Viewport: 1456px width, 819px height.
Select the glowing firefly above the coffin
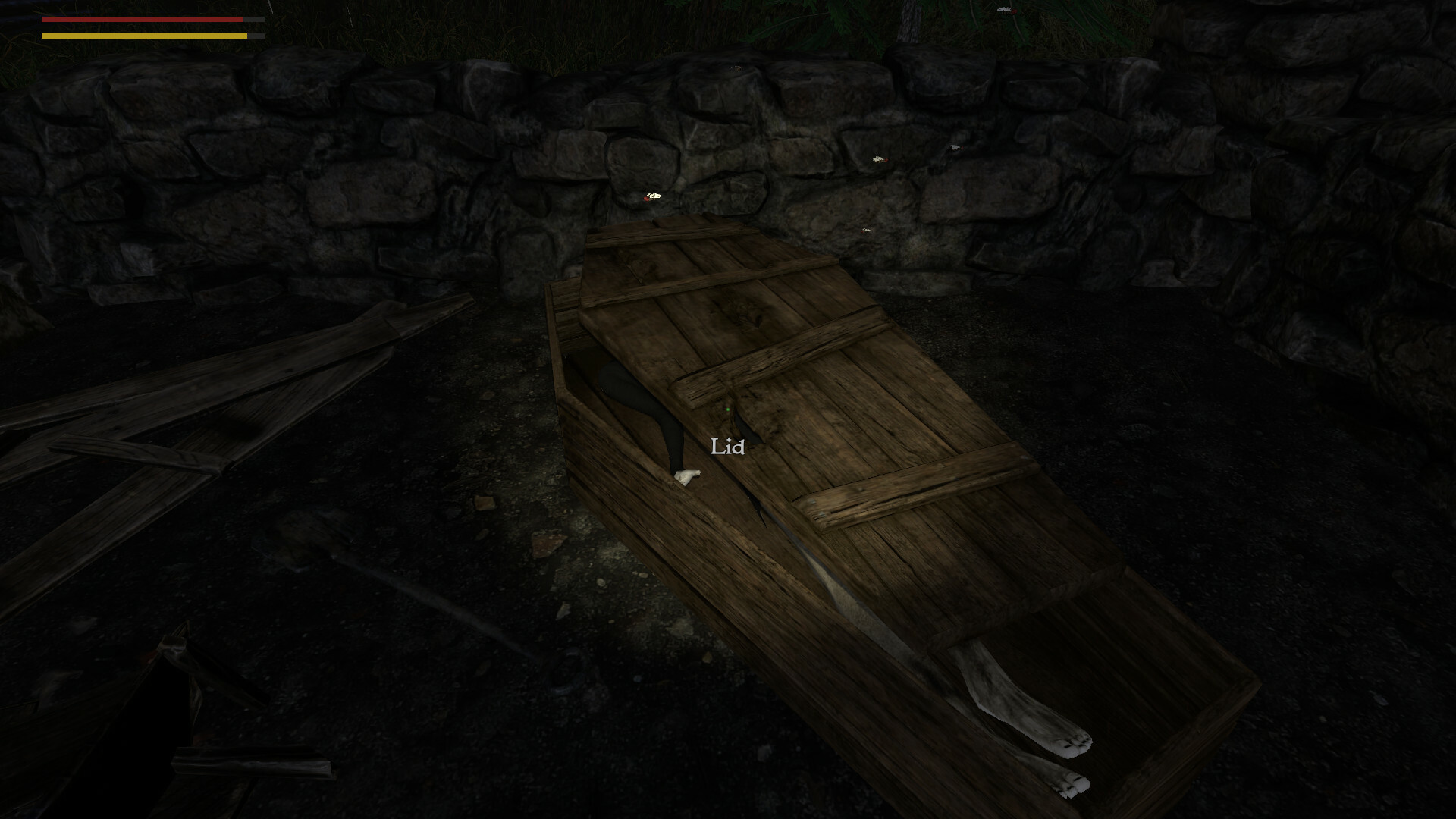[650, 196]
